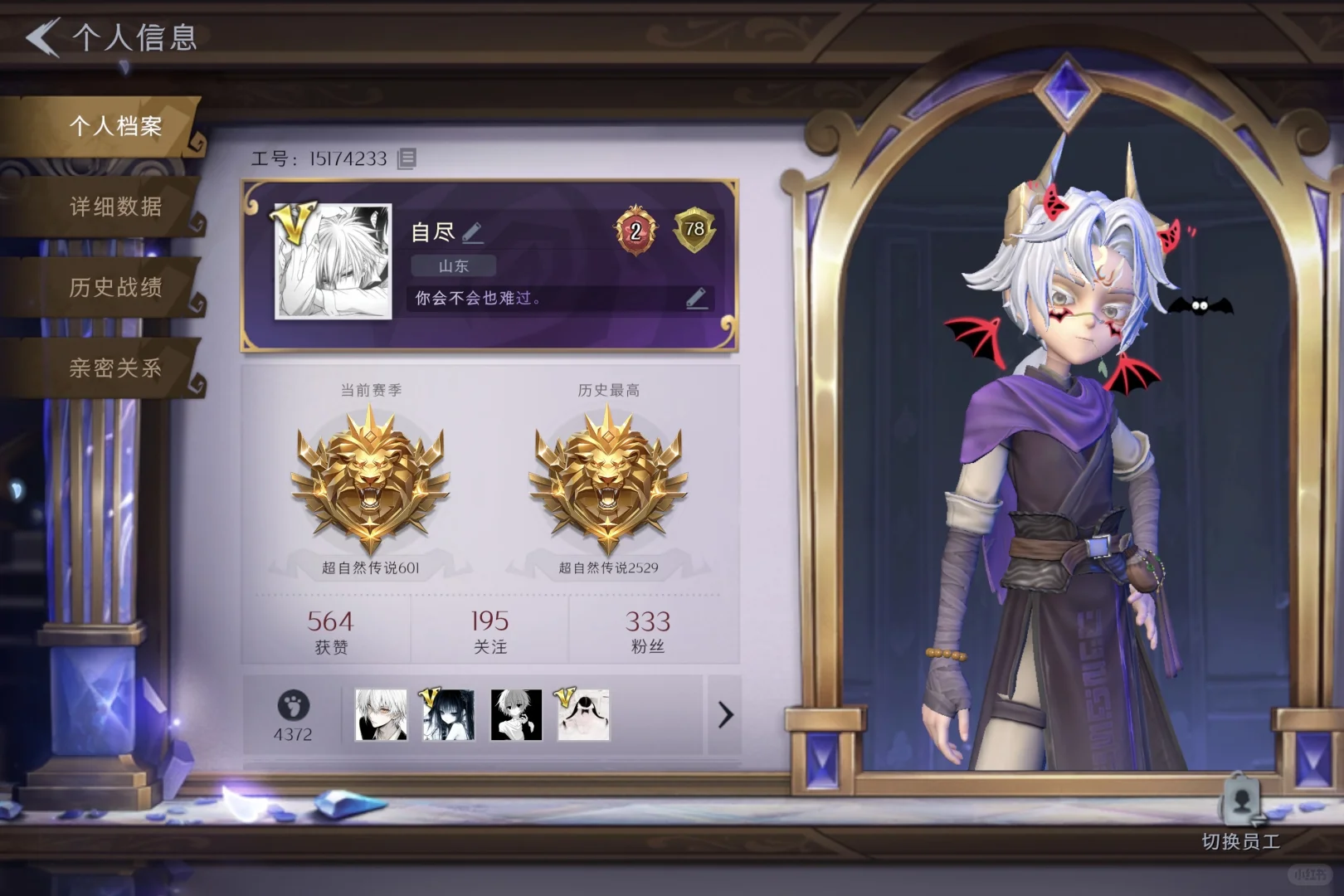Copy the player ID 15174233
The width and height of the screenshot is (1344, 896).
[x=405, y=158]
